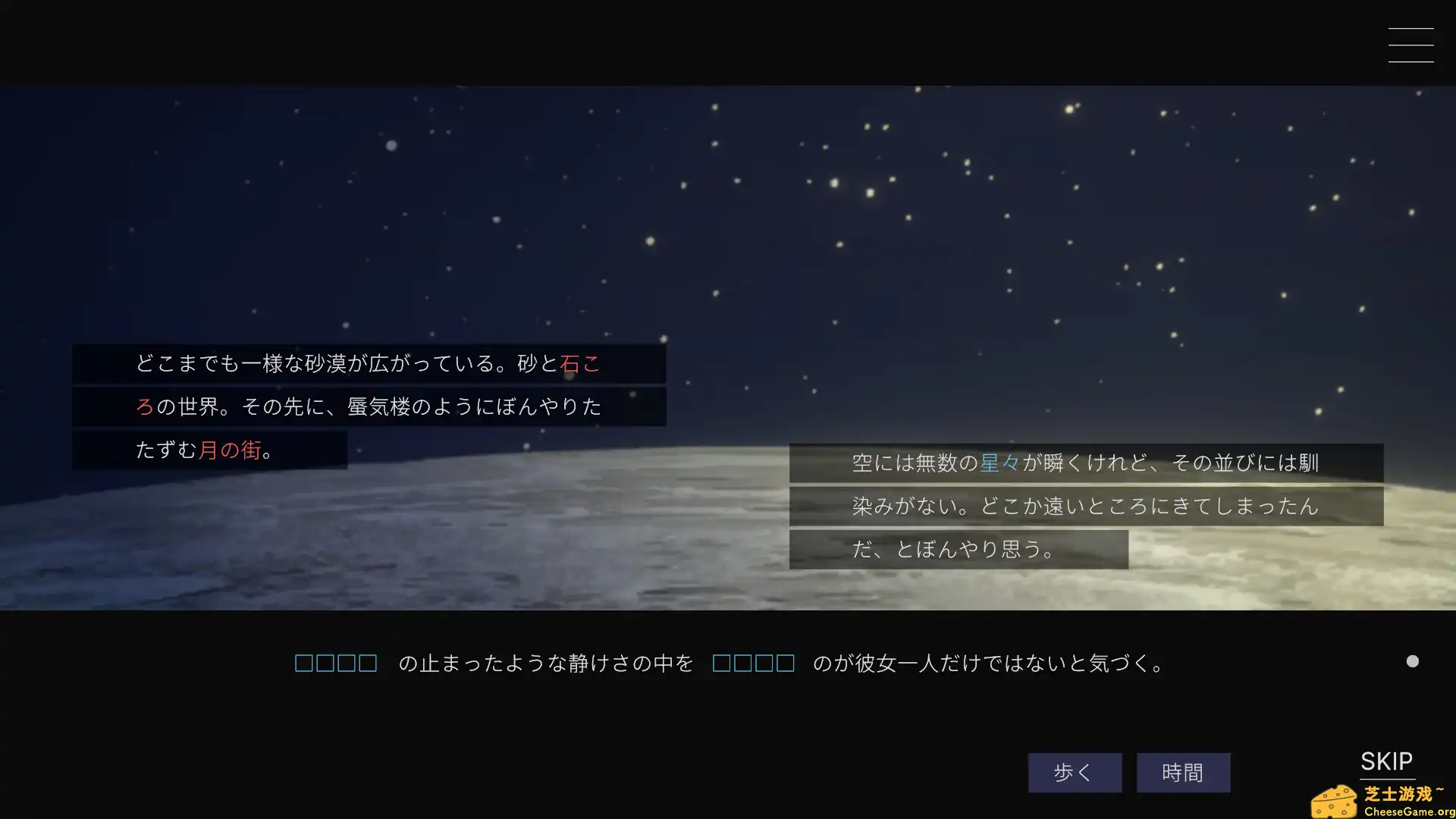Select the highlighted red word 石ころ
1456x819 pixels.
click(x=581, y=364)
